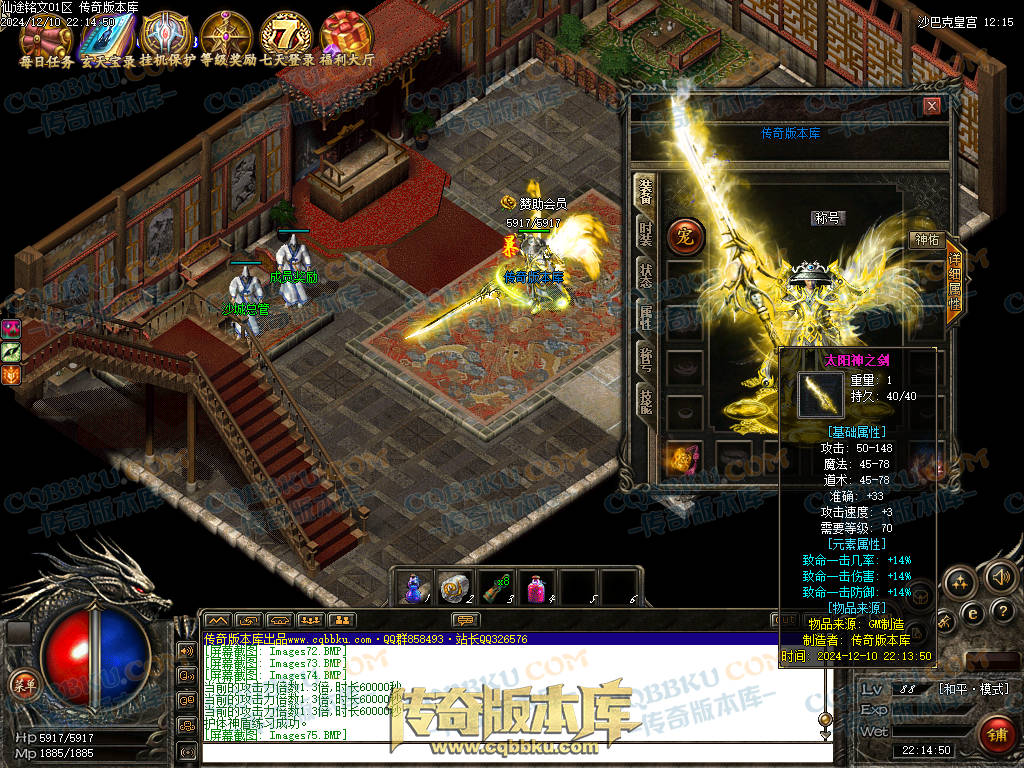Viewport: 1024px width, 768px height.
Task: Close the character equipment window
Action: click(x=932, y=105)
